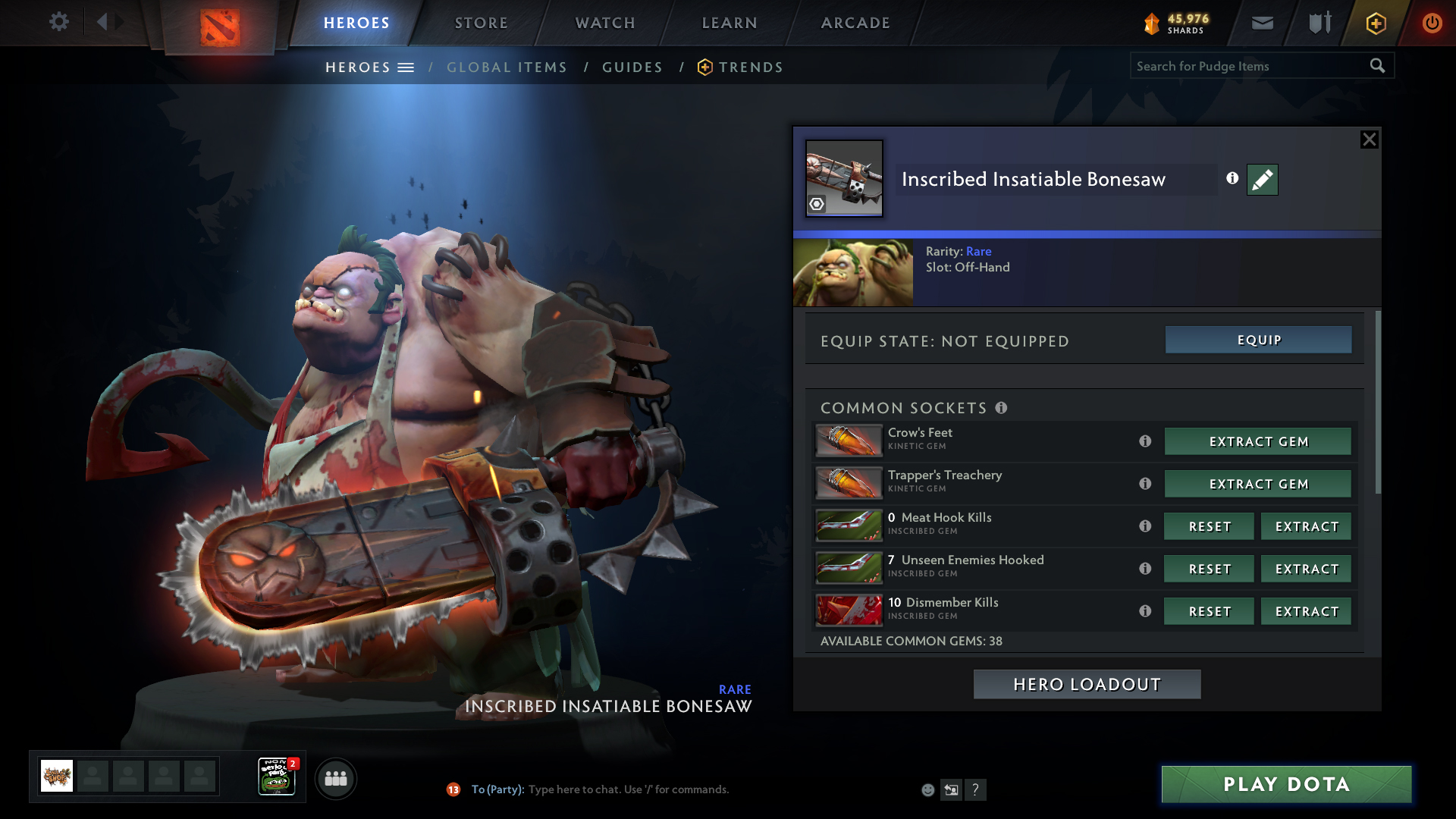Viewport: 1456px width, 819px height.
Task: Open the Hero Loadout
Action: click(1087, 684)
